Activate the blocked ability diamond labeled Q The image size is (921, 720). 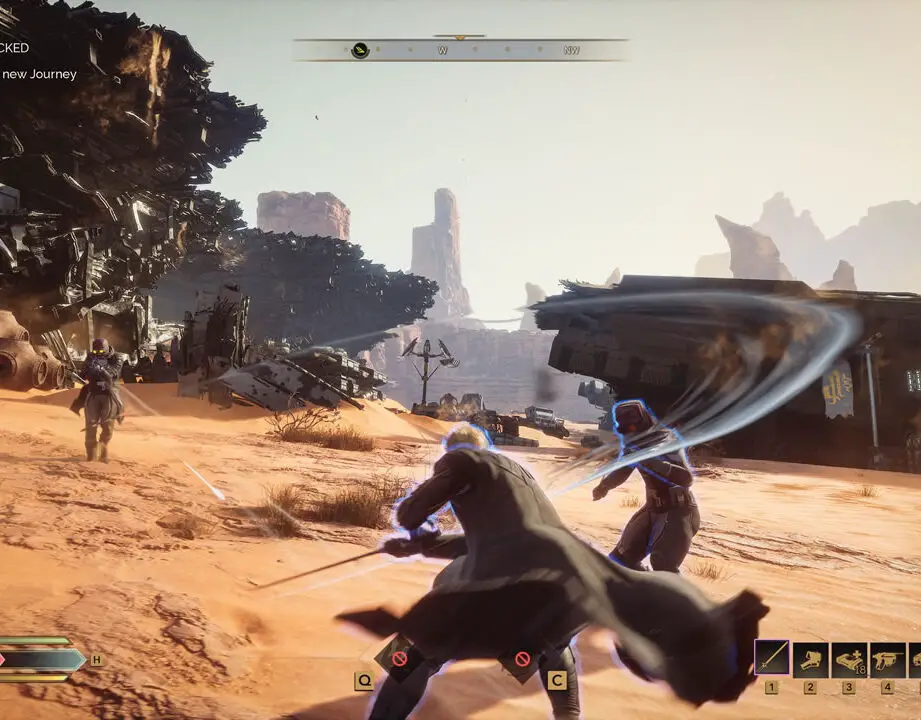pos(399,658)
